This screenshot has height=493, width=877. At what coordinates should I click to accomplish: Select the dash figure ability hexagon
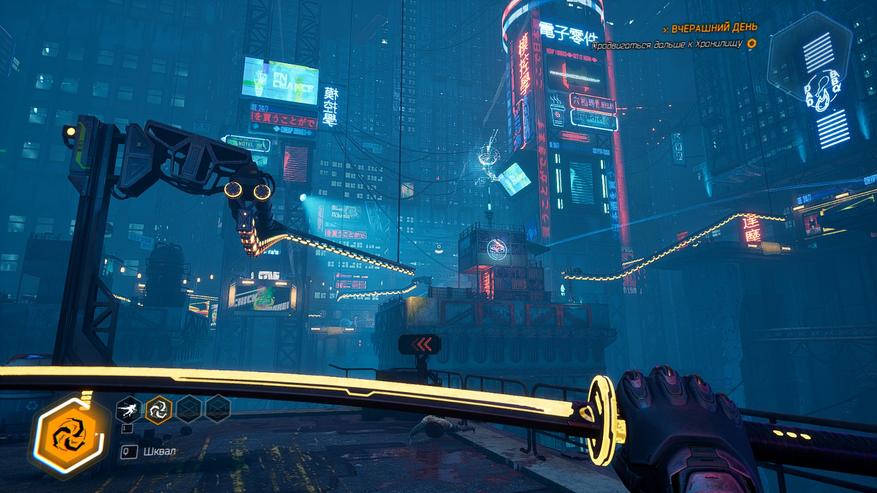click(x=128, y=408)
